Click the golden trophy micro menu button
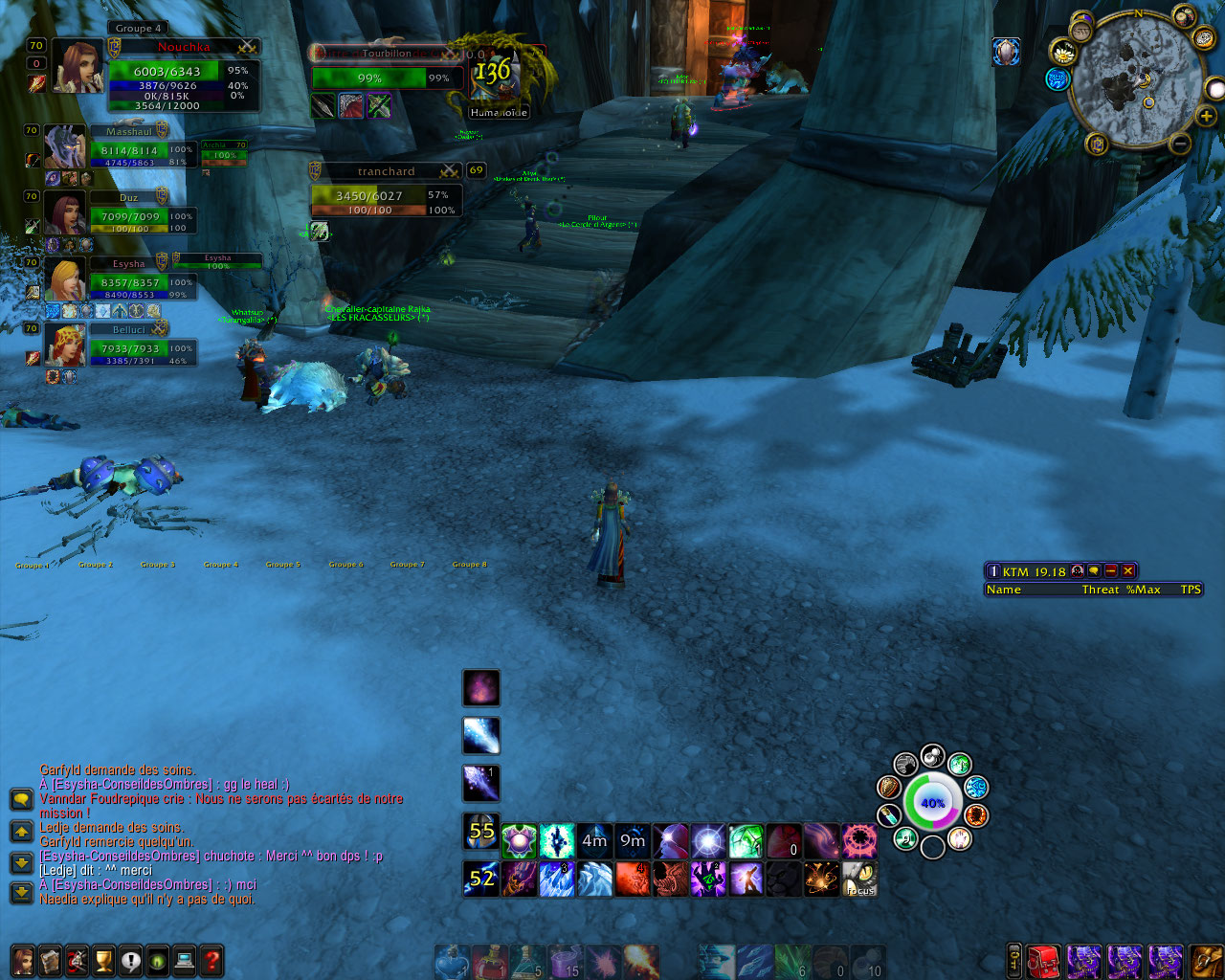 pos(103,960)
